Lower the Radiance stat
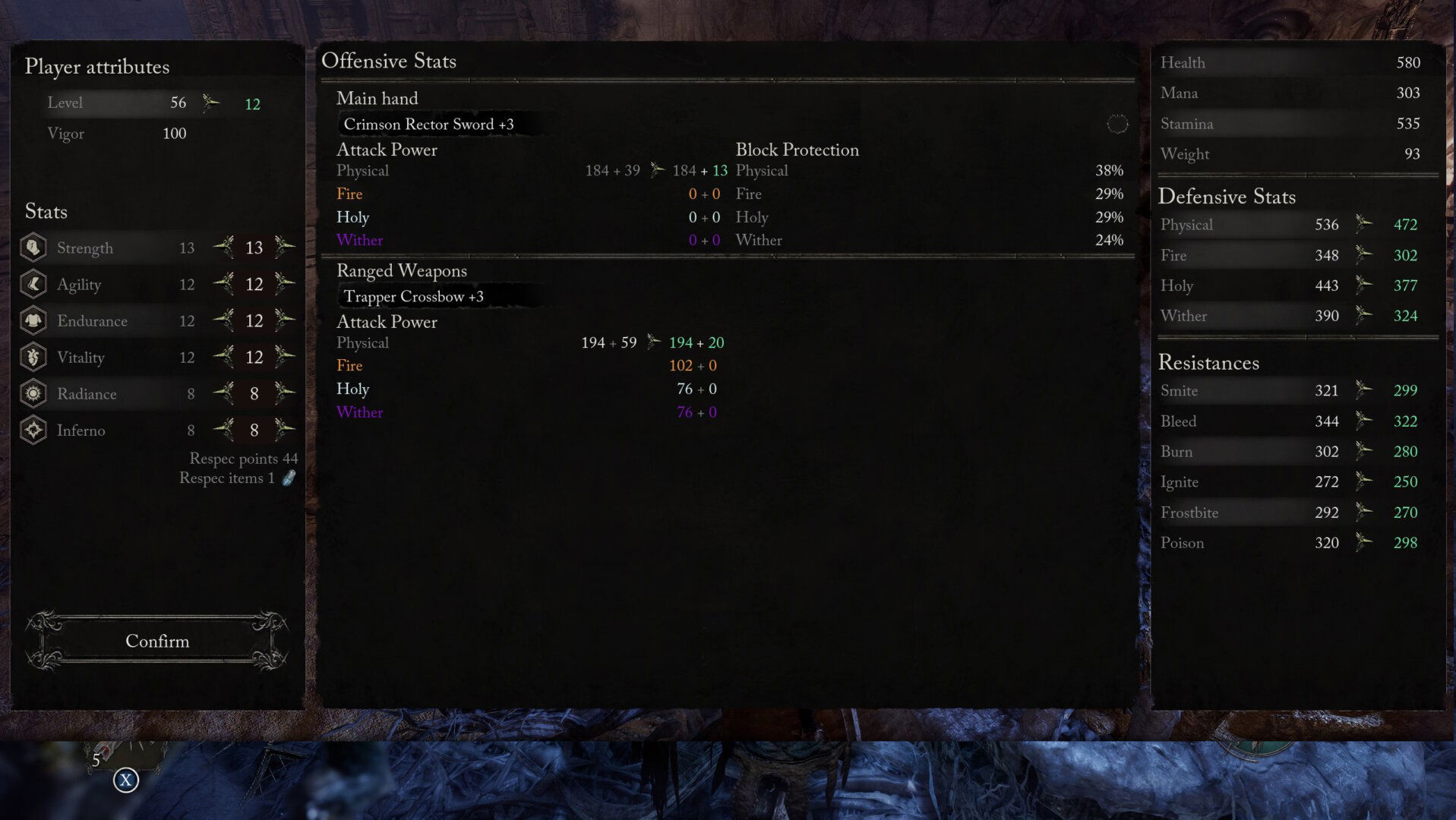Image resolution: width=1456 pixels, height=820 pixels. [x=224, y=393]
